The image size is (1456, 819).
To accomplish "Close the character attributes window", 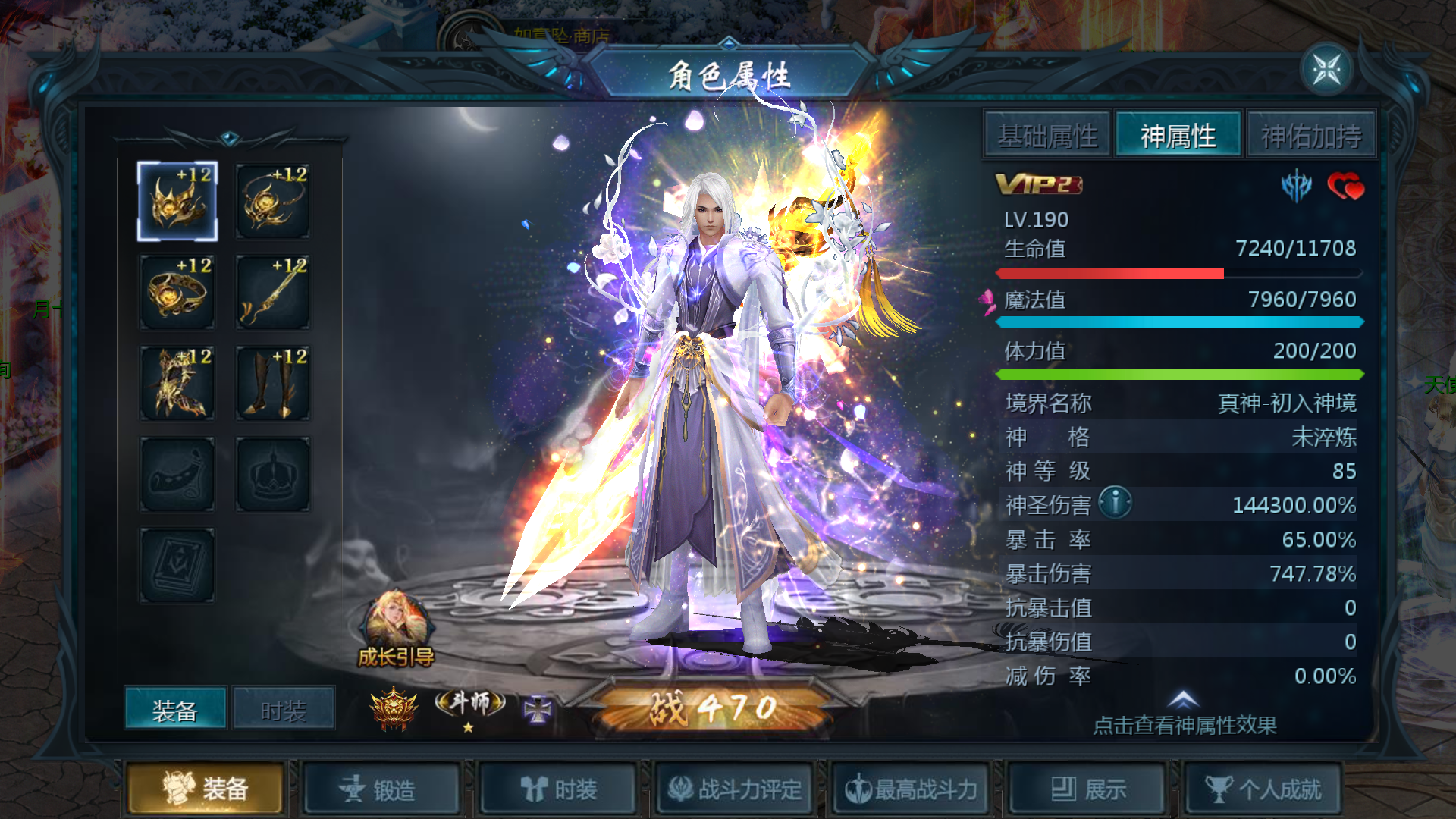I will point(1326,71).
